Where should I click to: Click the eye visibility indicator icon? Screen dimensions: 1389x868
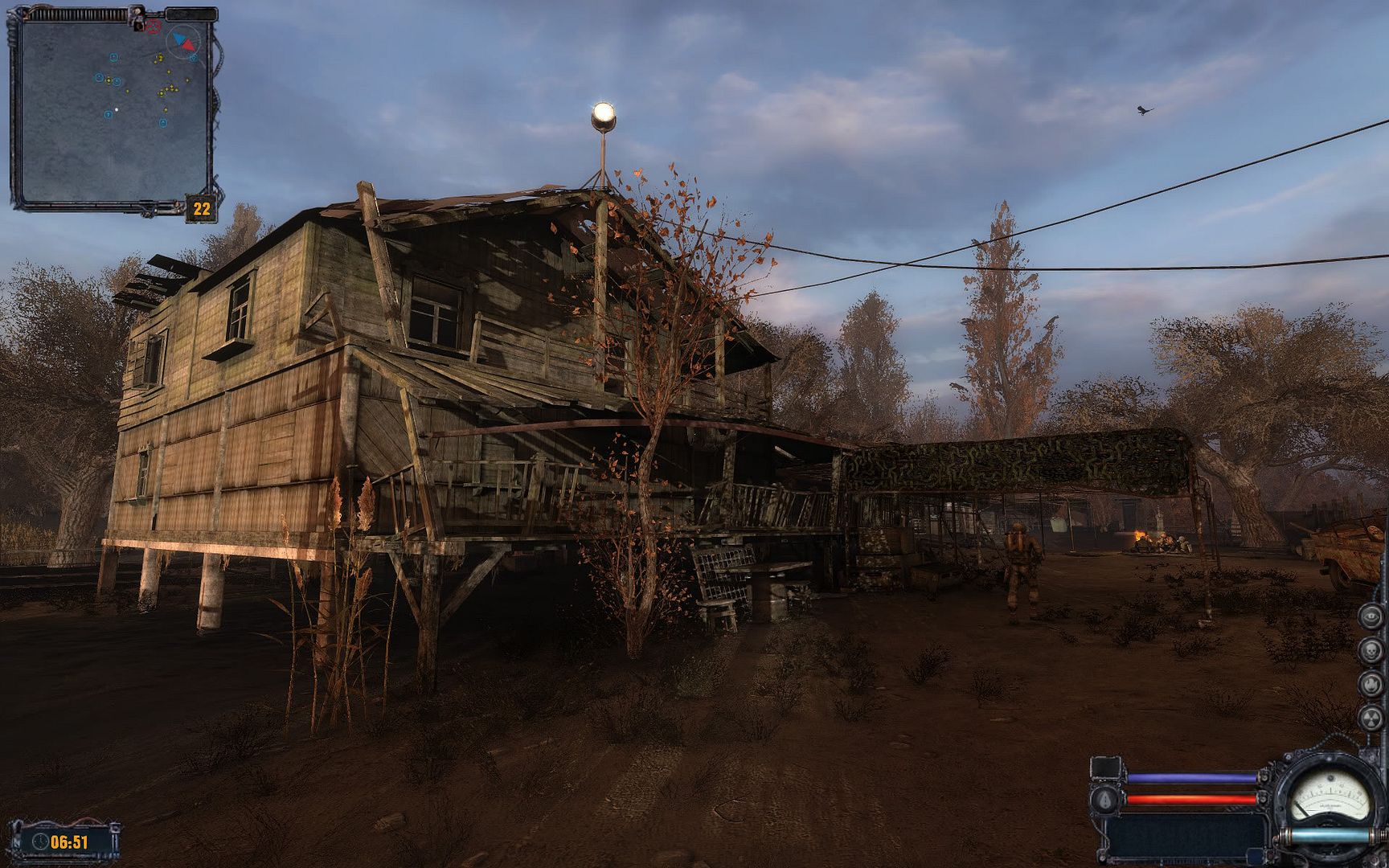tap(1371, 617)
